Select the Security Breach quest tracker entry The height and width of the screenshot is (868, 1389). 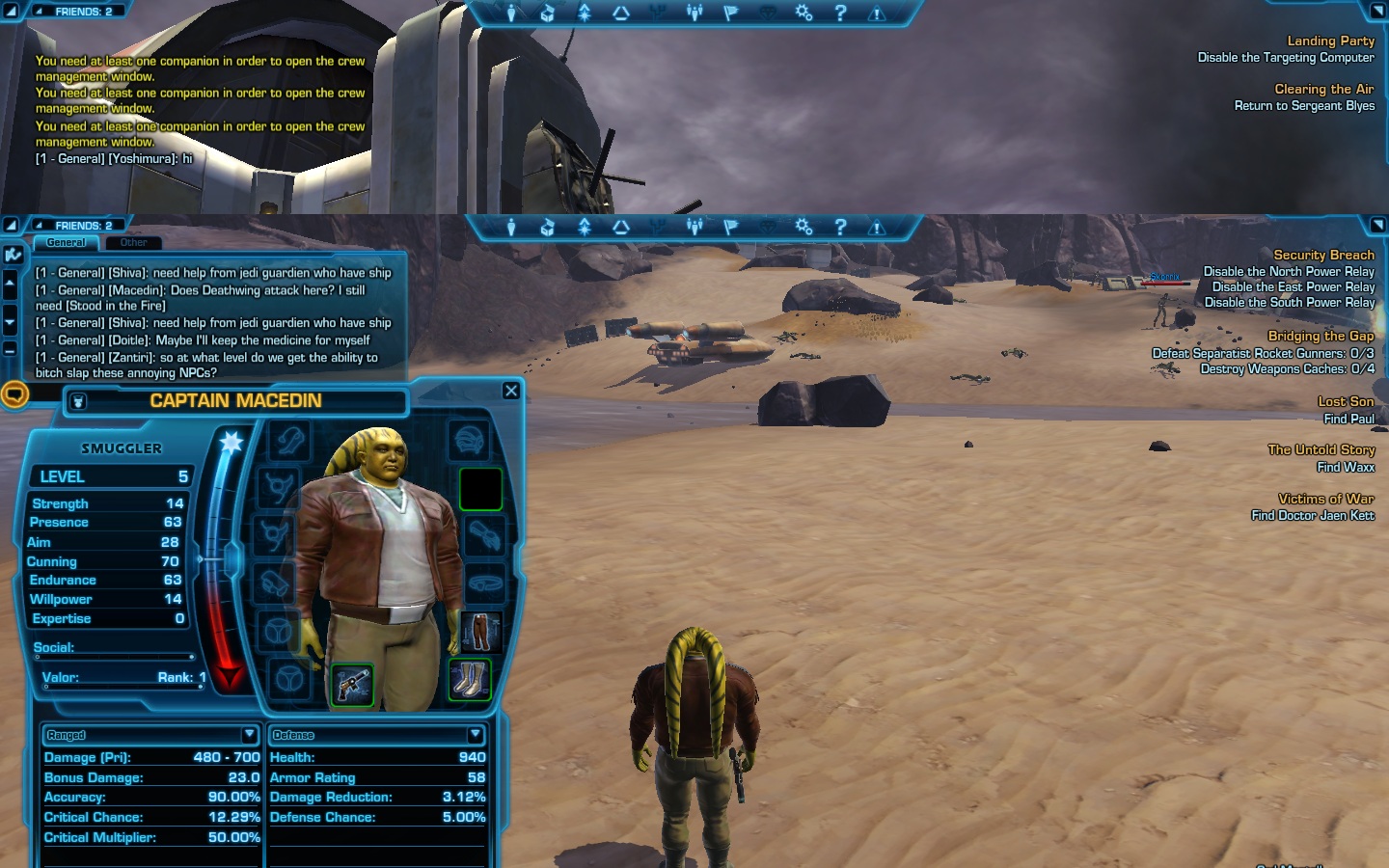click(x=1323, y=256)
